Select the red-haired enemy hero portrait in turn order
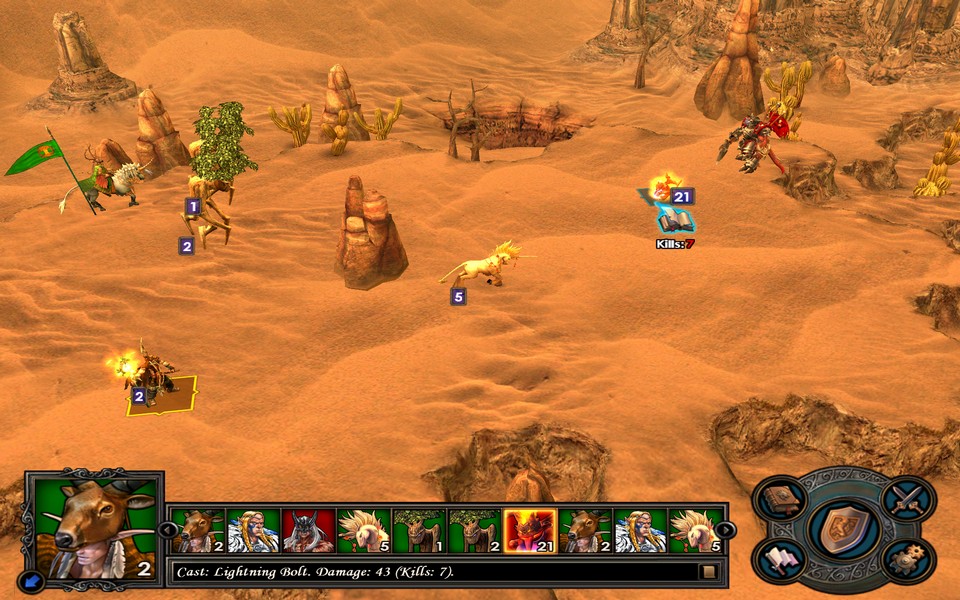This screenshot has width=960, height=600. 308,531
